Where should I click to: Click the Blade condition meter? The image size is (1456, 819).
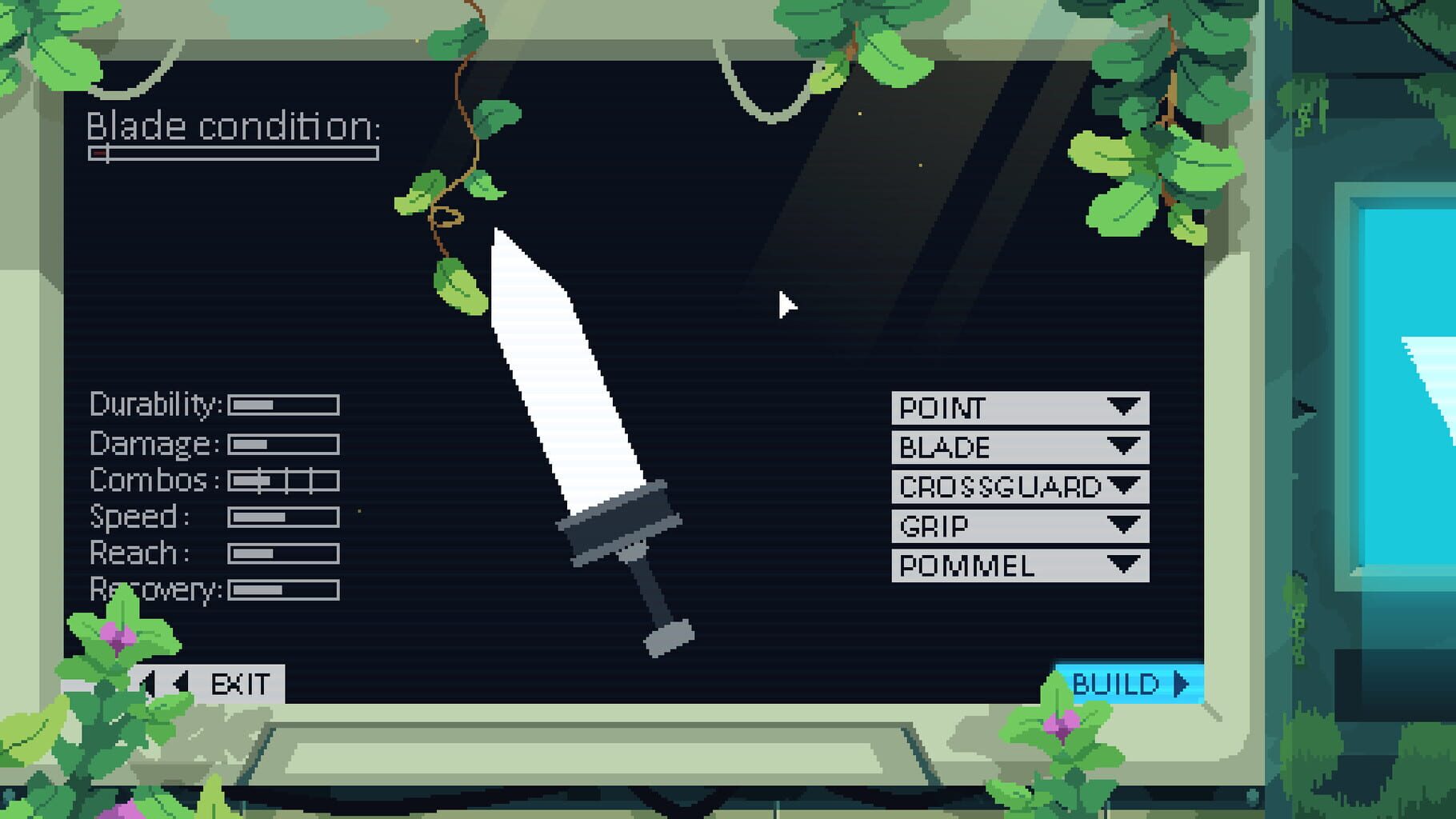(x=232, y=154)
